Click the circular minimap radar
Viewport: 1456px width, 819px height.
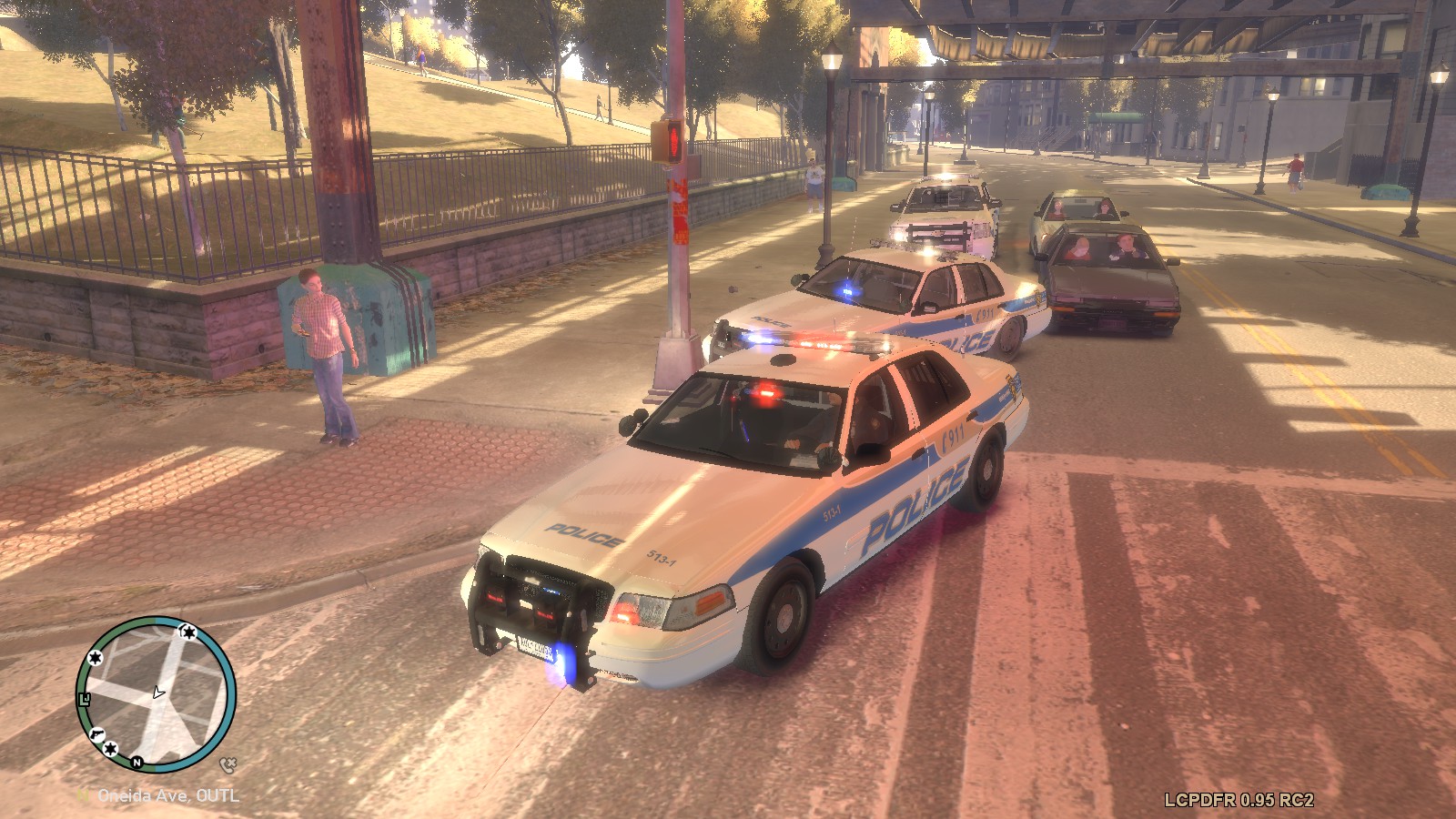point(156,694)
